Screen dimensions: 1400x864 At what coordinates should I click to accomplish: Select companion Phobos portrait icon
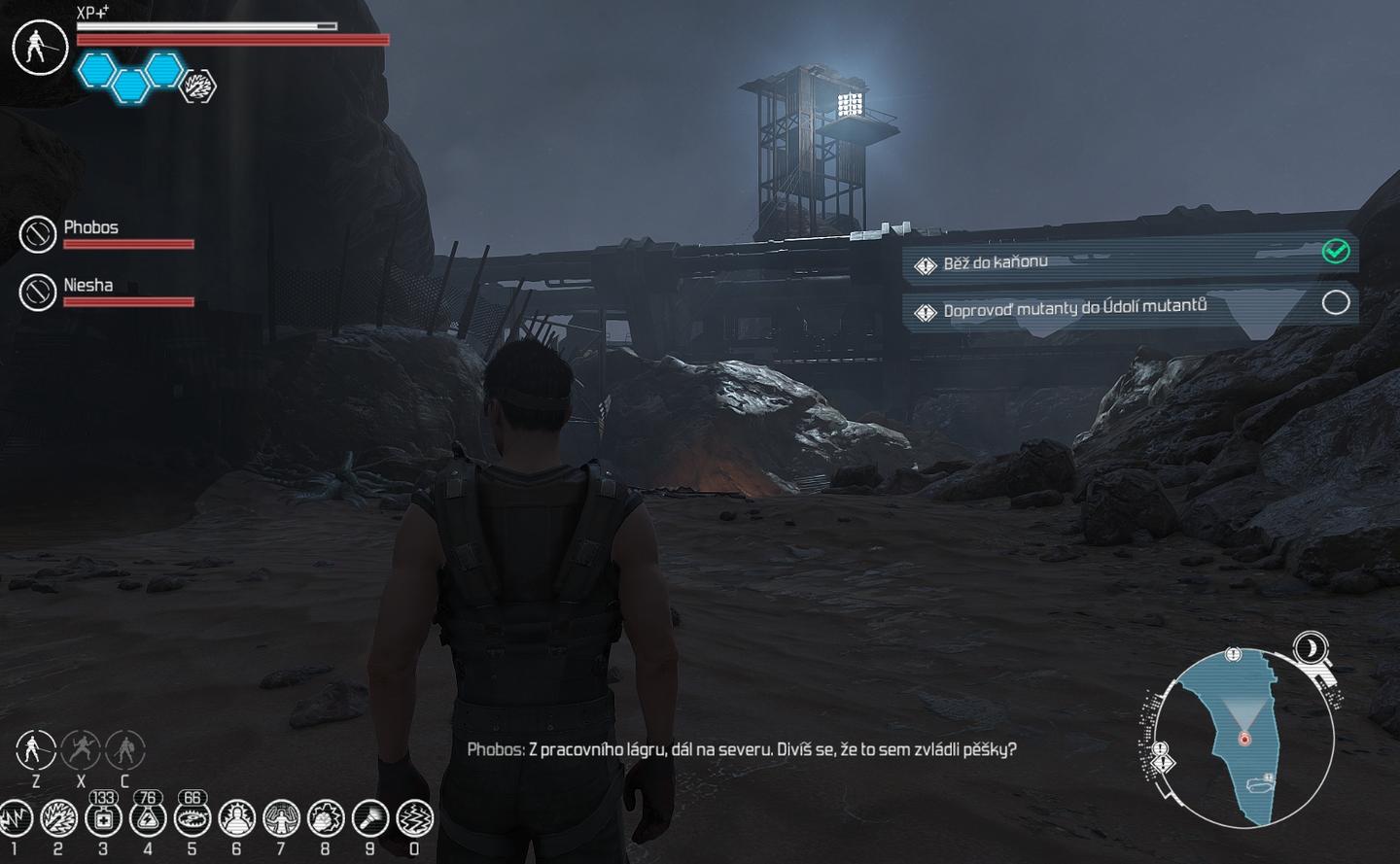[x=38, y=234]
